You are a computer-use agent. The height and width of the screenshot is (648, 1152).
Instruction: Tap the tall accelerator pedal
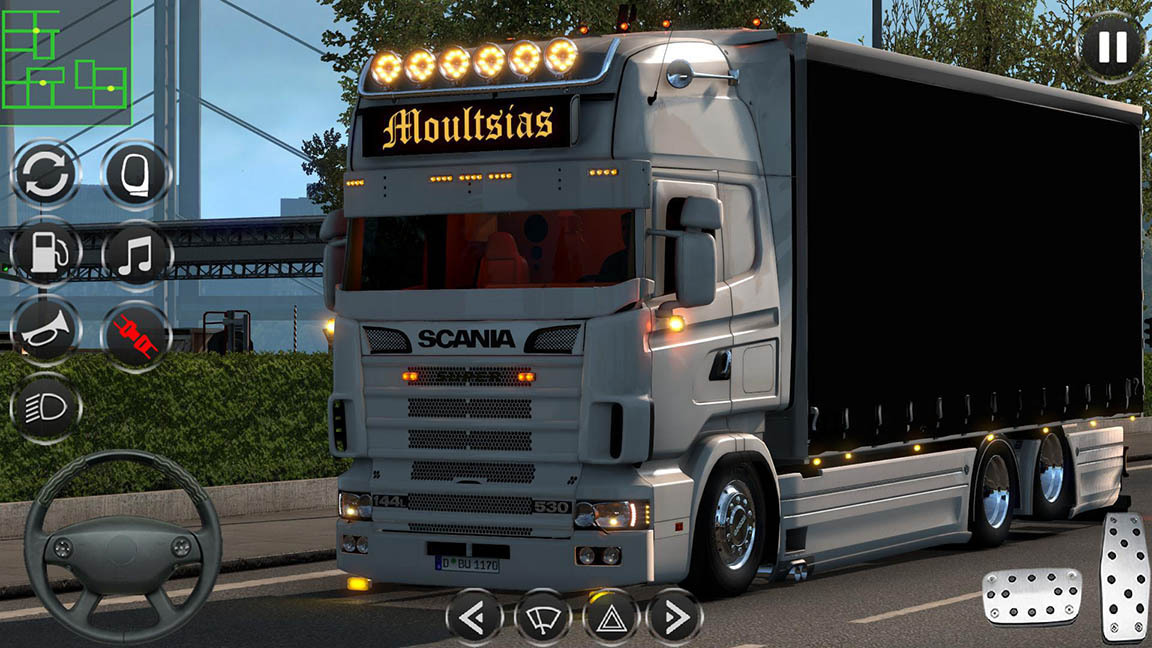pos(1125,576)
